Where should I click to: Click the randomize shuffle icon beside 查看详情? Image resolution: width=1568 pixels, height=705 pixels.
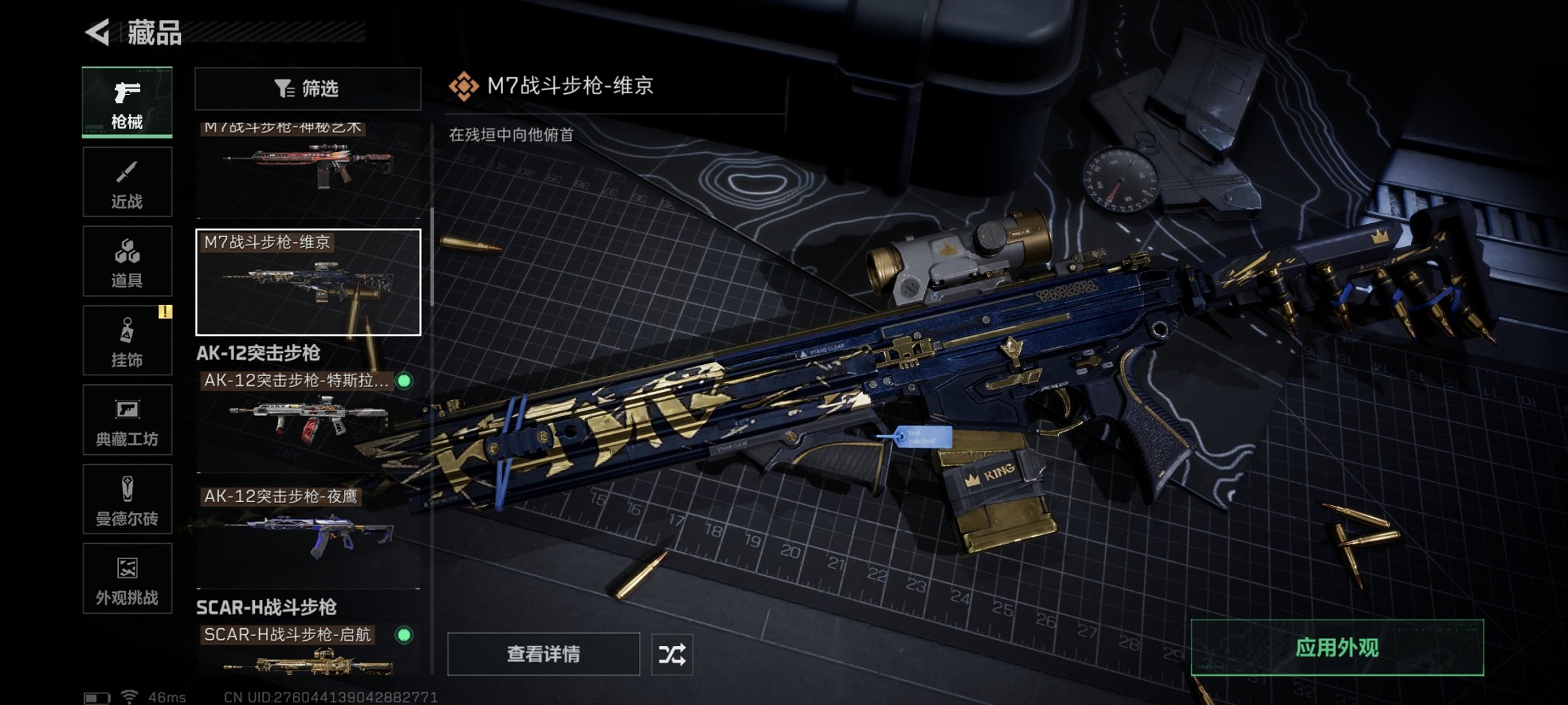coord(672,653)
